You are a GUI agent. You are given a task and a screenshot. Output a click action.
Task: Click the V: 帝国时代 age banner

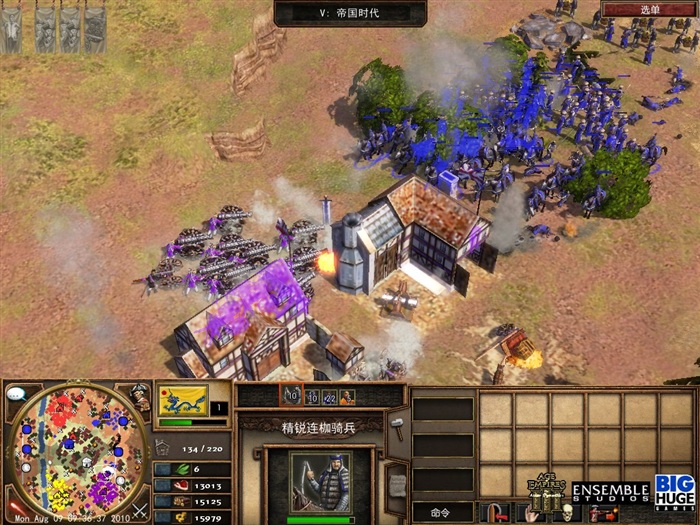(x=350, y=13)
